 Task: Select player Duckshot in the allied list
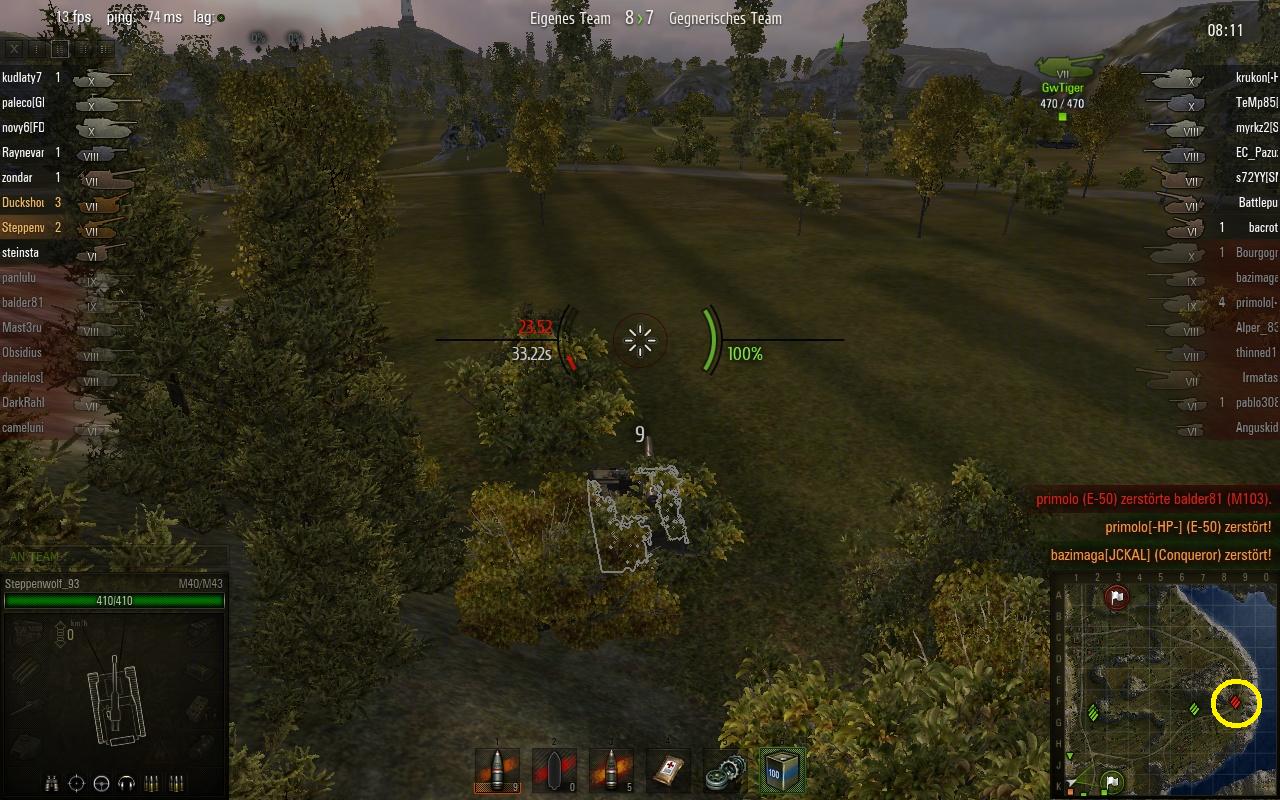point(22,203)
